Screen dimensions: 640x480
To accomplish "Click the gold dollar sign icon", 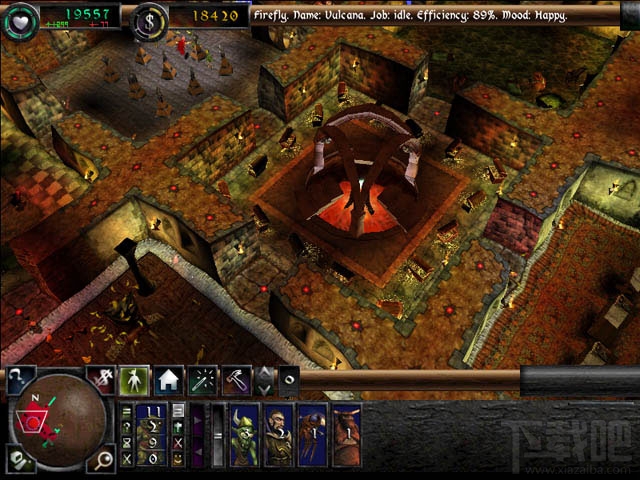I will coord(150,17).
